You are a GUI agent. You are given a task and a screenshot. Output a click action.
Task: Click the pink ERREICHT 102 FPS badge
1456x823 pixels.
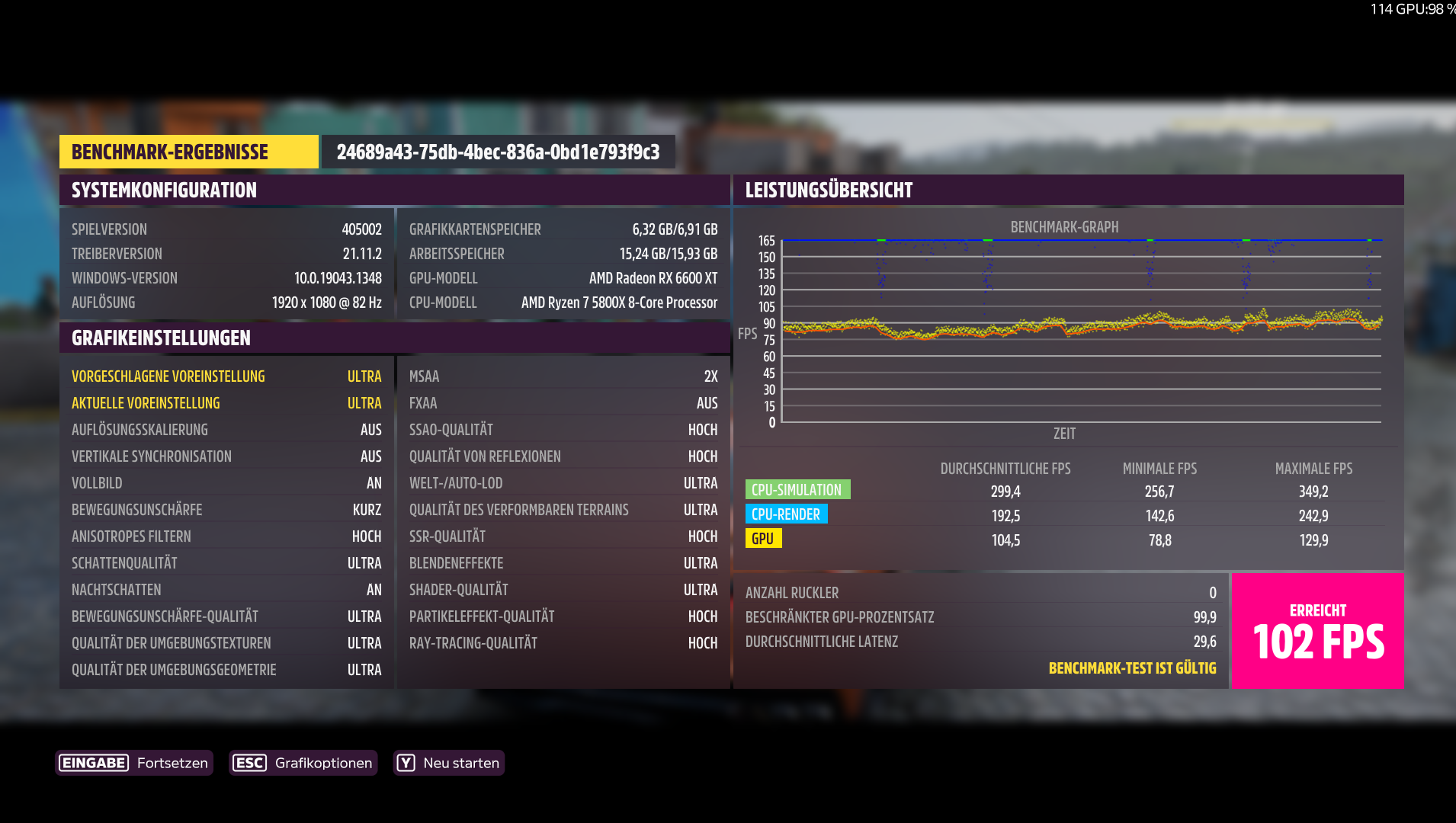(x=1316, y=630)
